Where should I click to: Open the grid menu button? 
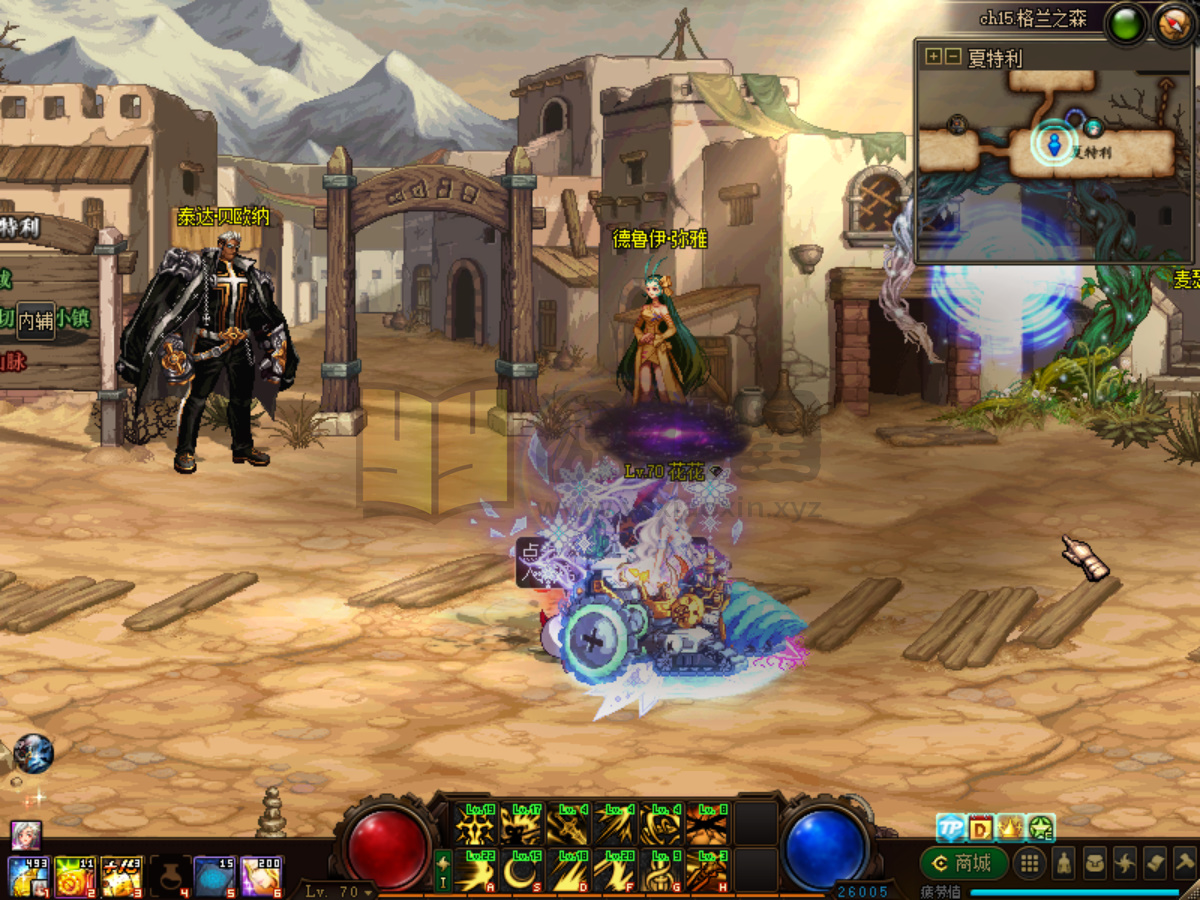pyautogui.click(x=1030, y=862)
